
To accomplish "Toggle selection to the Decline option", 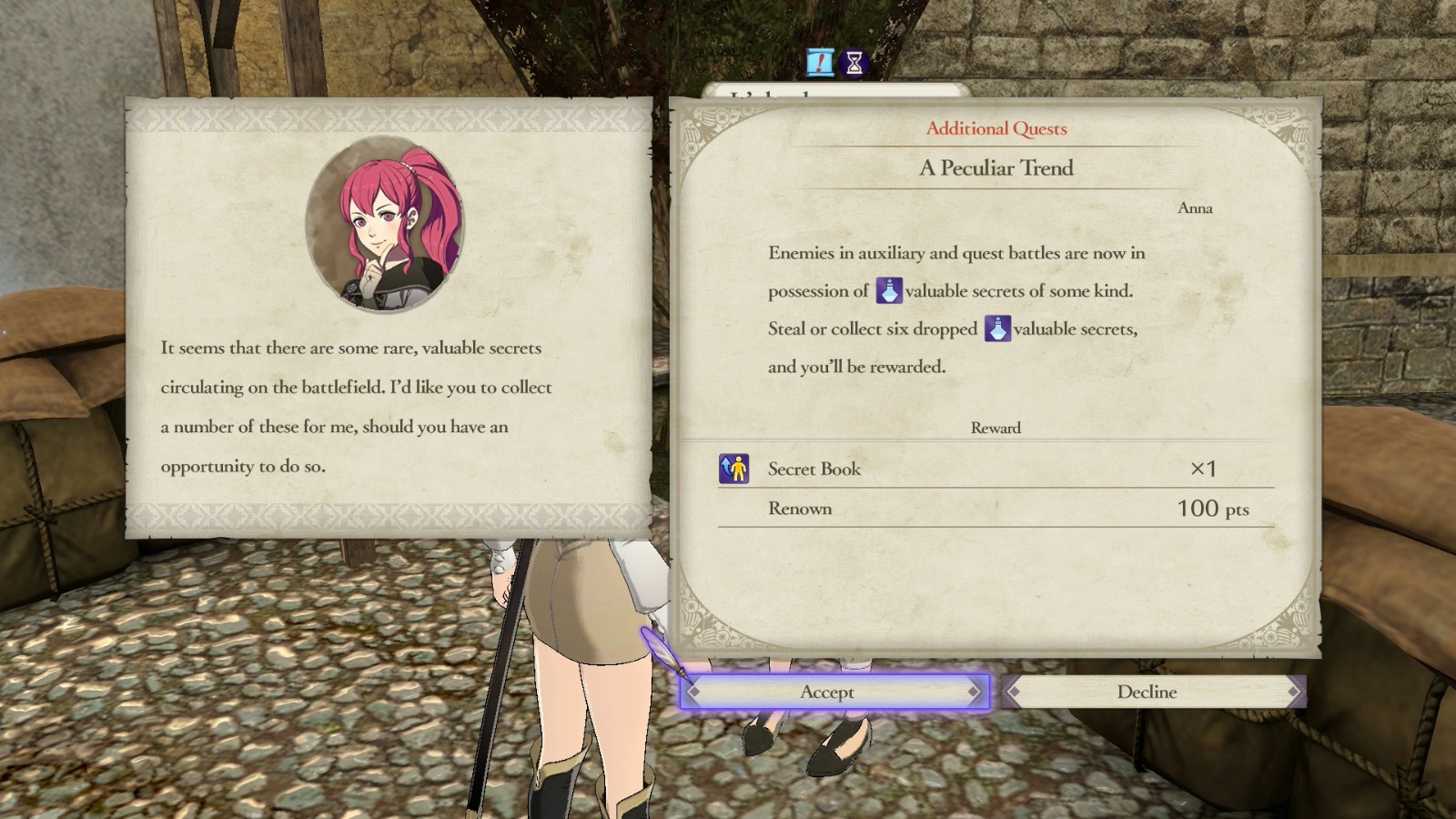I will point(1147,692).
